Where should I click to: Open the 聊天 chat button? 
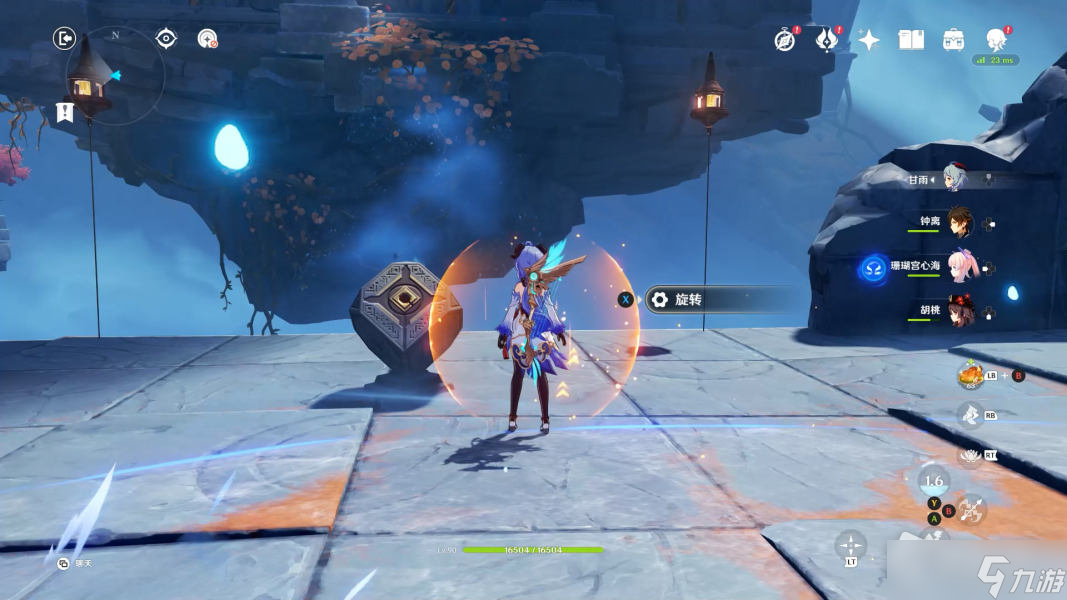(65, 564)
